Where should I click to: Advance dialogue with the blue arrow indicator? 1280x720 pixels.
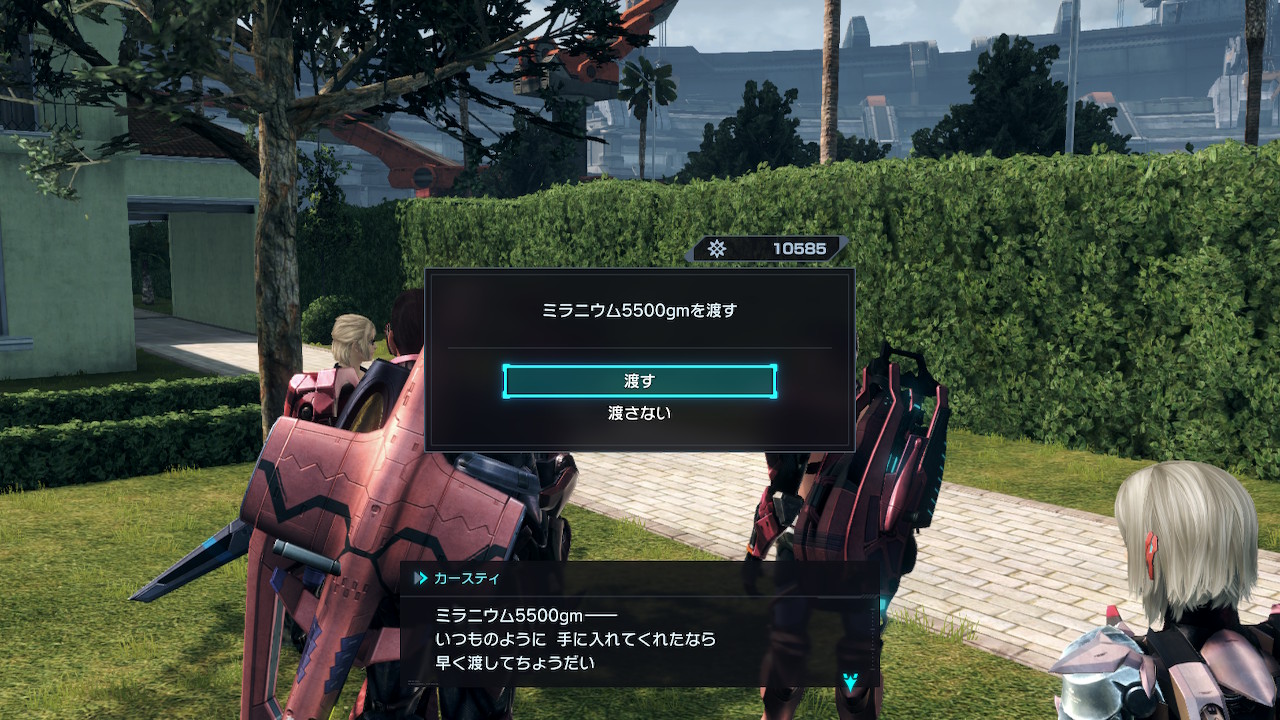click(x=850, y=682)
